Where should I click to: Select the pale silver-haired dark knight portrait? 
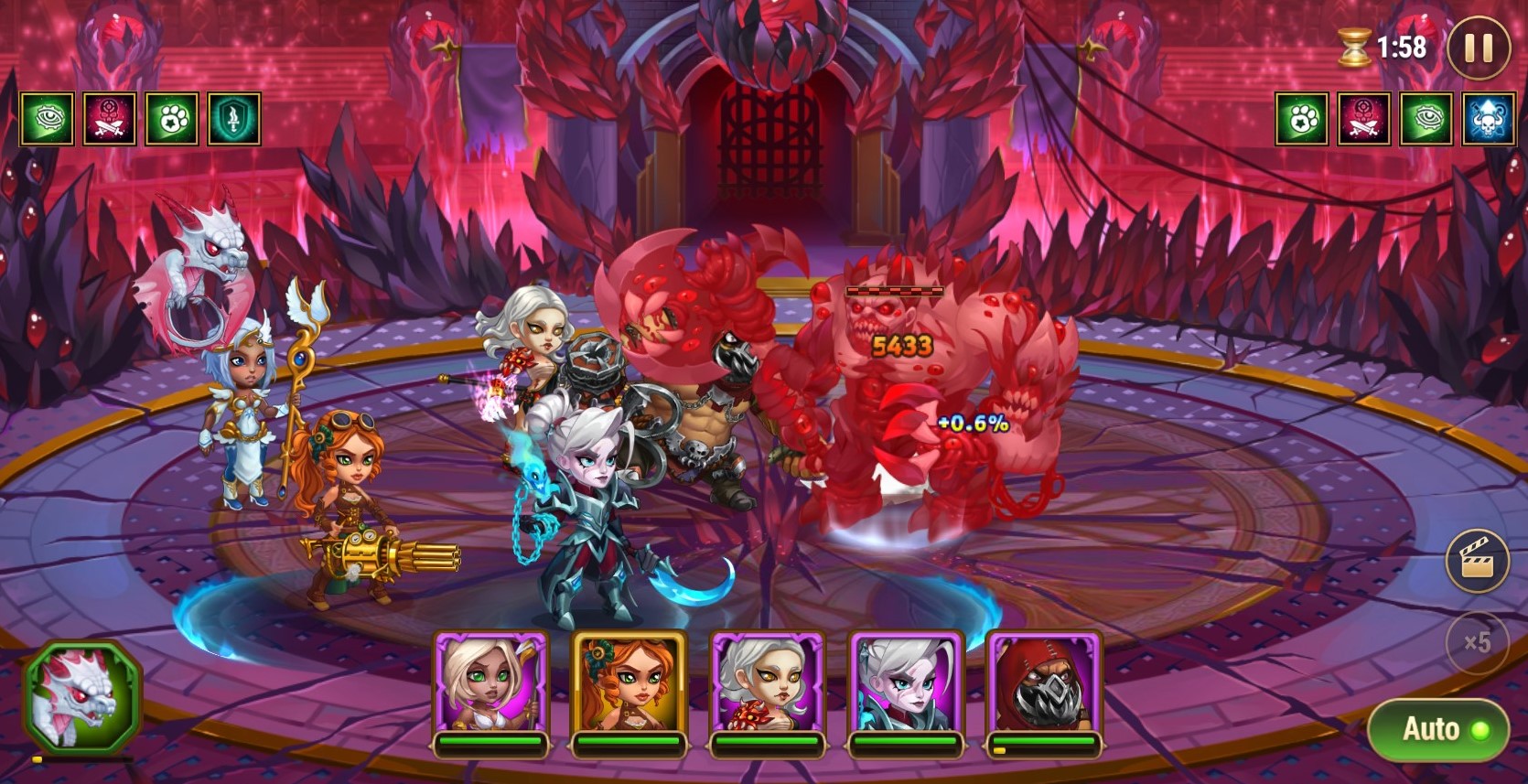coord(906,686)
